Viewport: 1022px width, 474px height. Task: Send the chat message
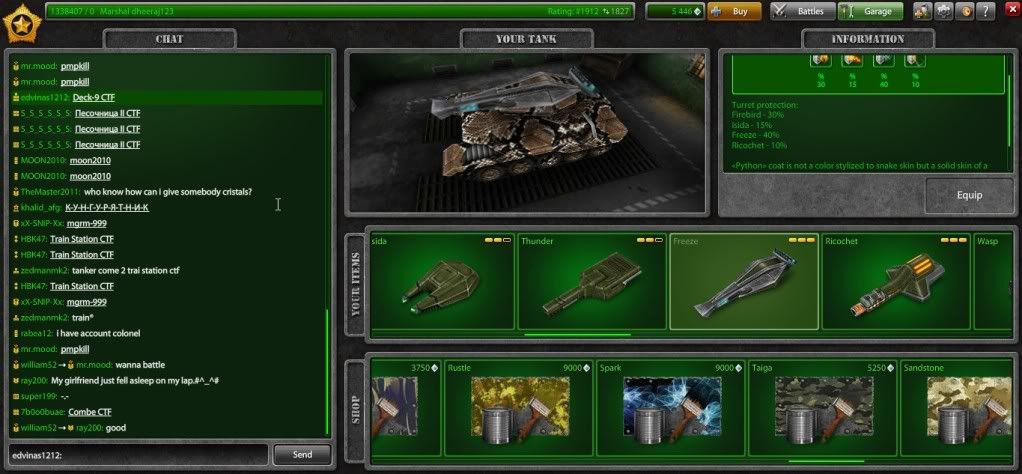click(301, 454)
